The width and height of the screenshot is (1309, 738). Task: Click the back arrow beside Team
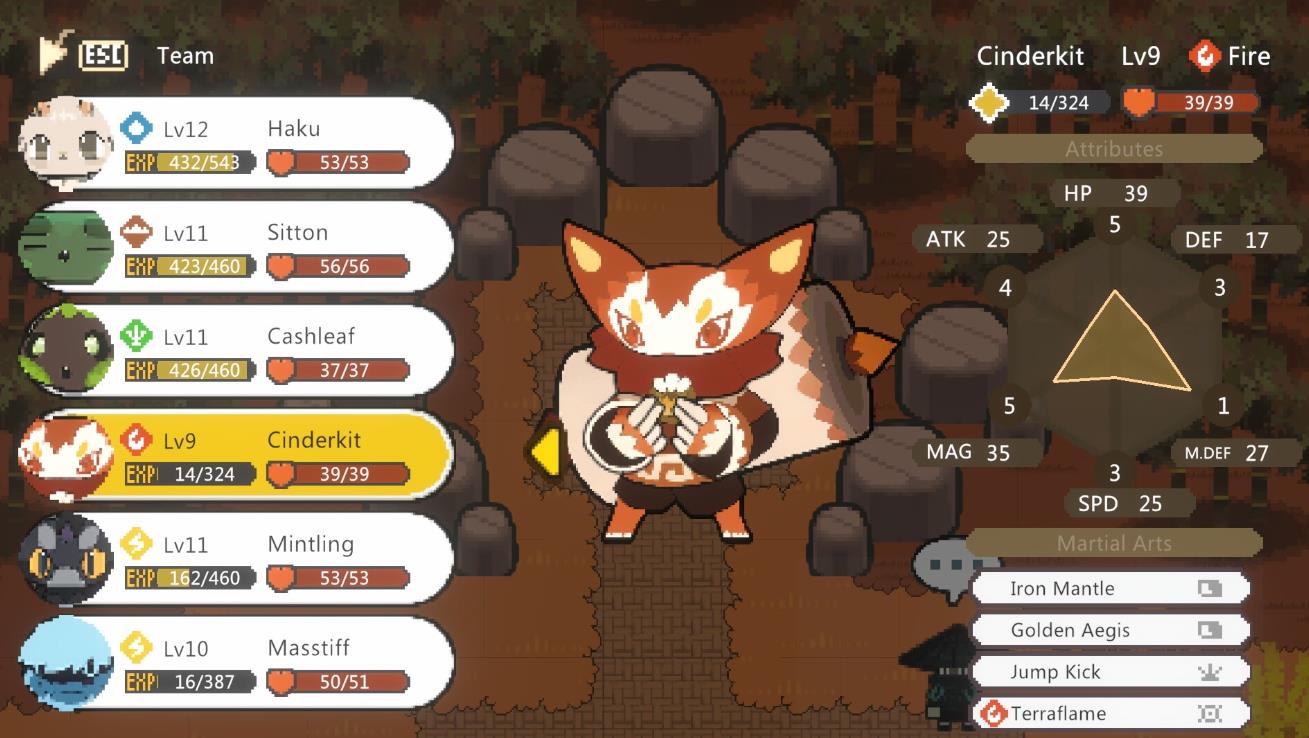click(54, 55)
